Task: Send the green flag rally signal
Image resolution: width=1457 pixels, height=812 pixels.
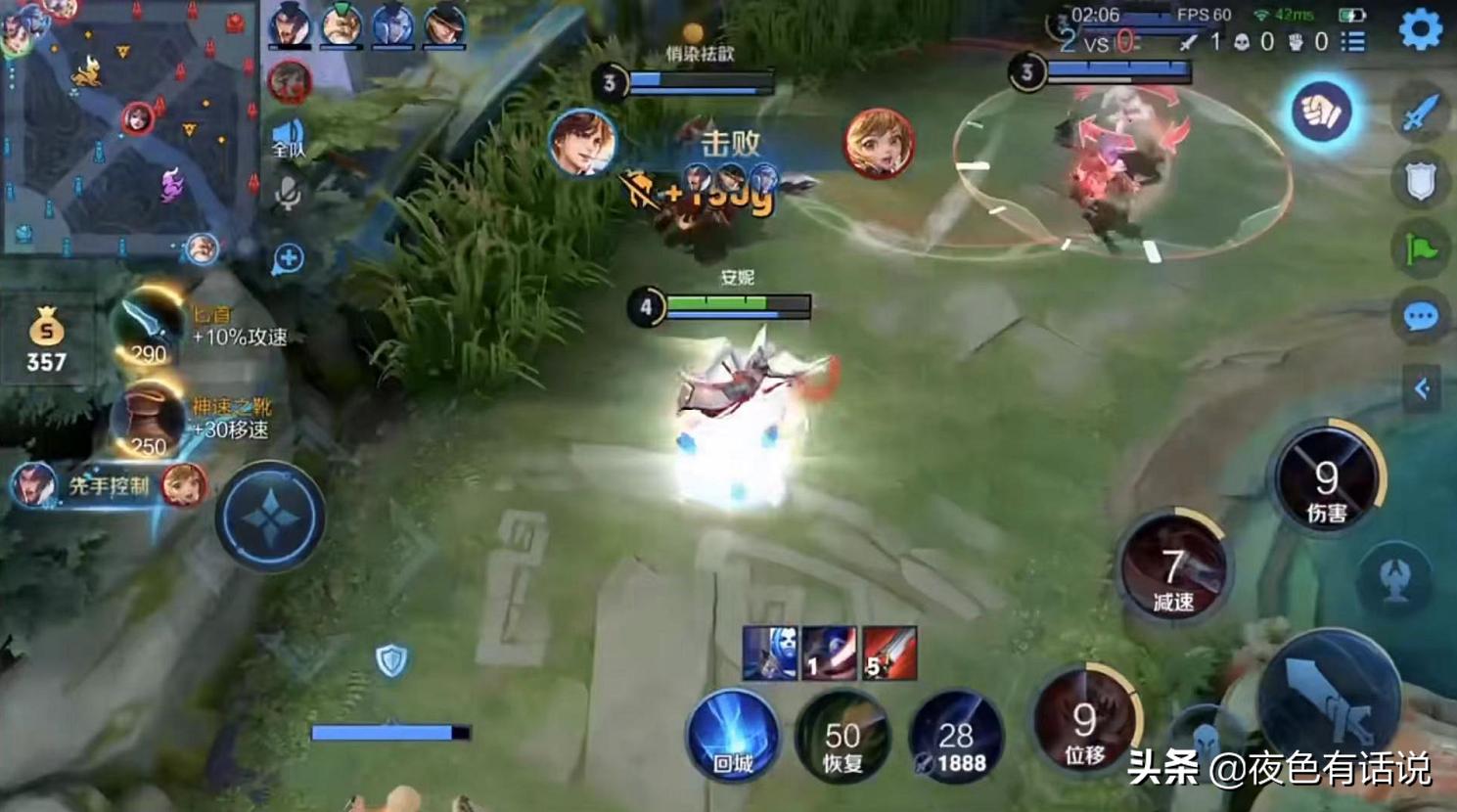Action: pos(1420,249)
